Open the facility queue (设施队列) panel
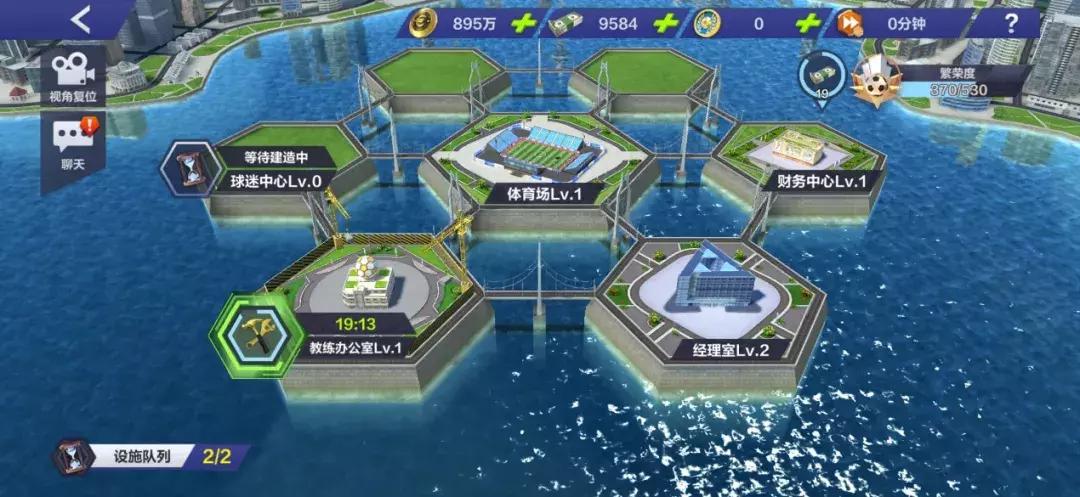 click(150, 458)
